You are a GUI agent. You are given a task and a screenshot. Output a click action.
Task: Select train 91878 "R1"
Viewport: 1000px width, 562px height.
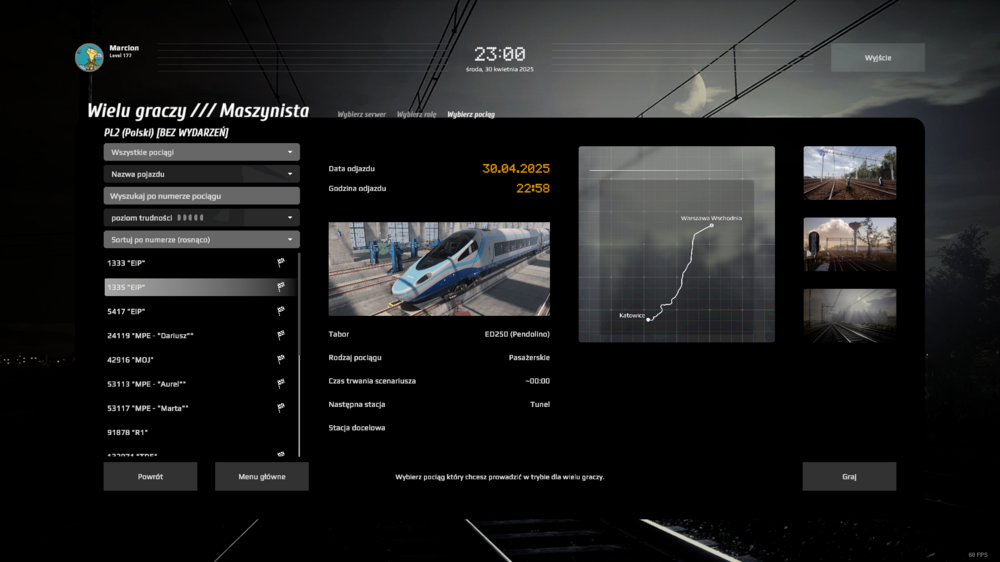190,432
